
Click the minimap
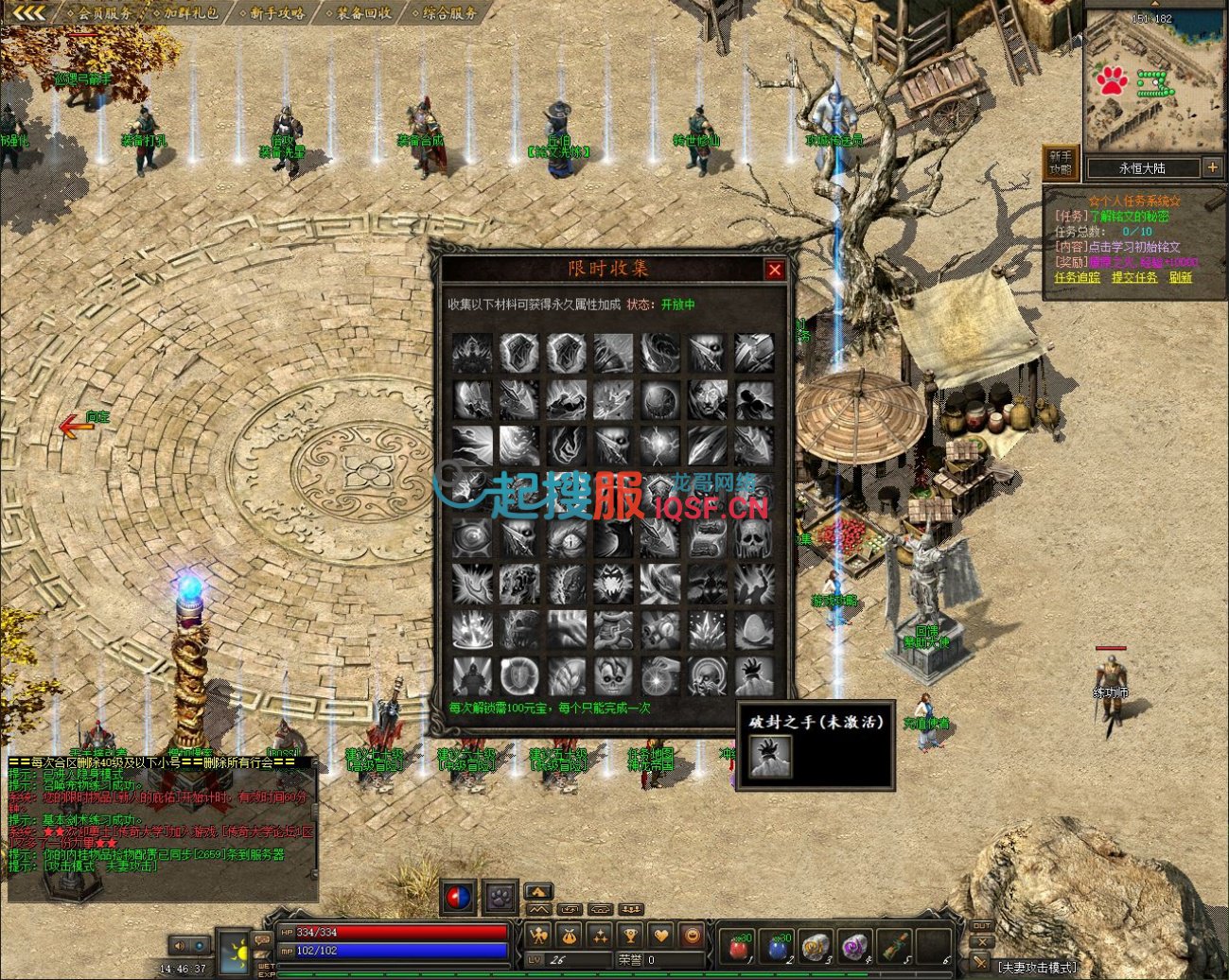pos(1153,81)
